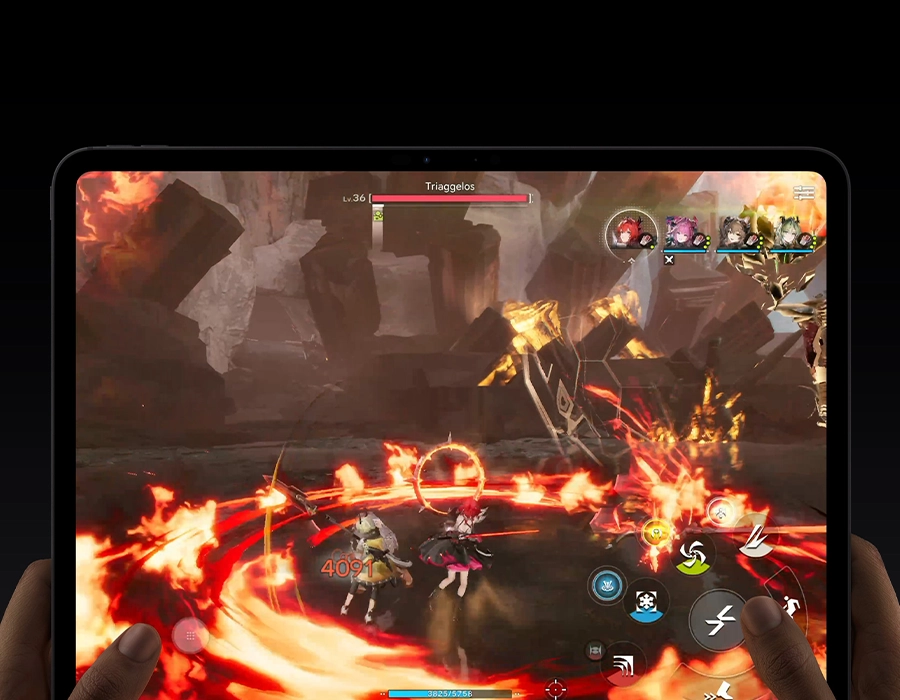Viewport: 900px width, 700px height.
Task: Choose the brown-haired party member portrait
Action: point(736,233)
